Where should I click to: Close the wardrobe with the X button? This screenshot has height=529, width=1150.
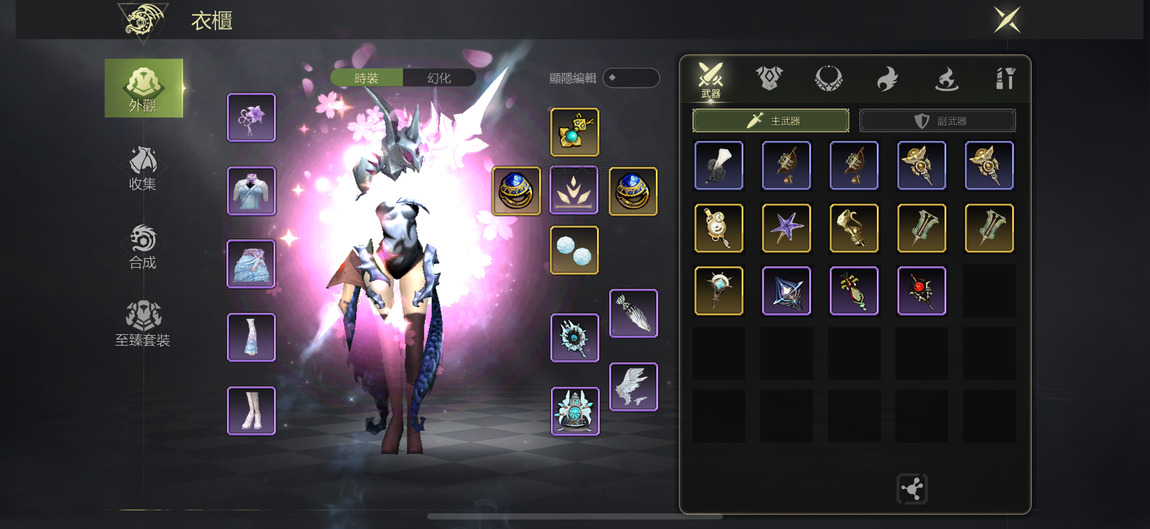click(1006, 19)
